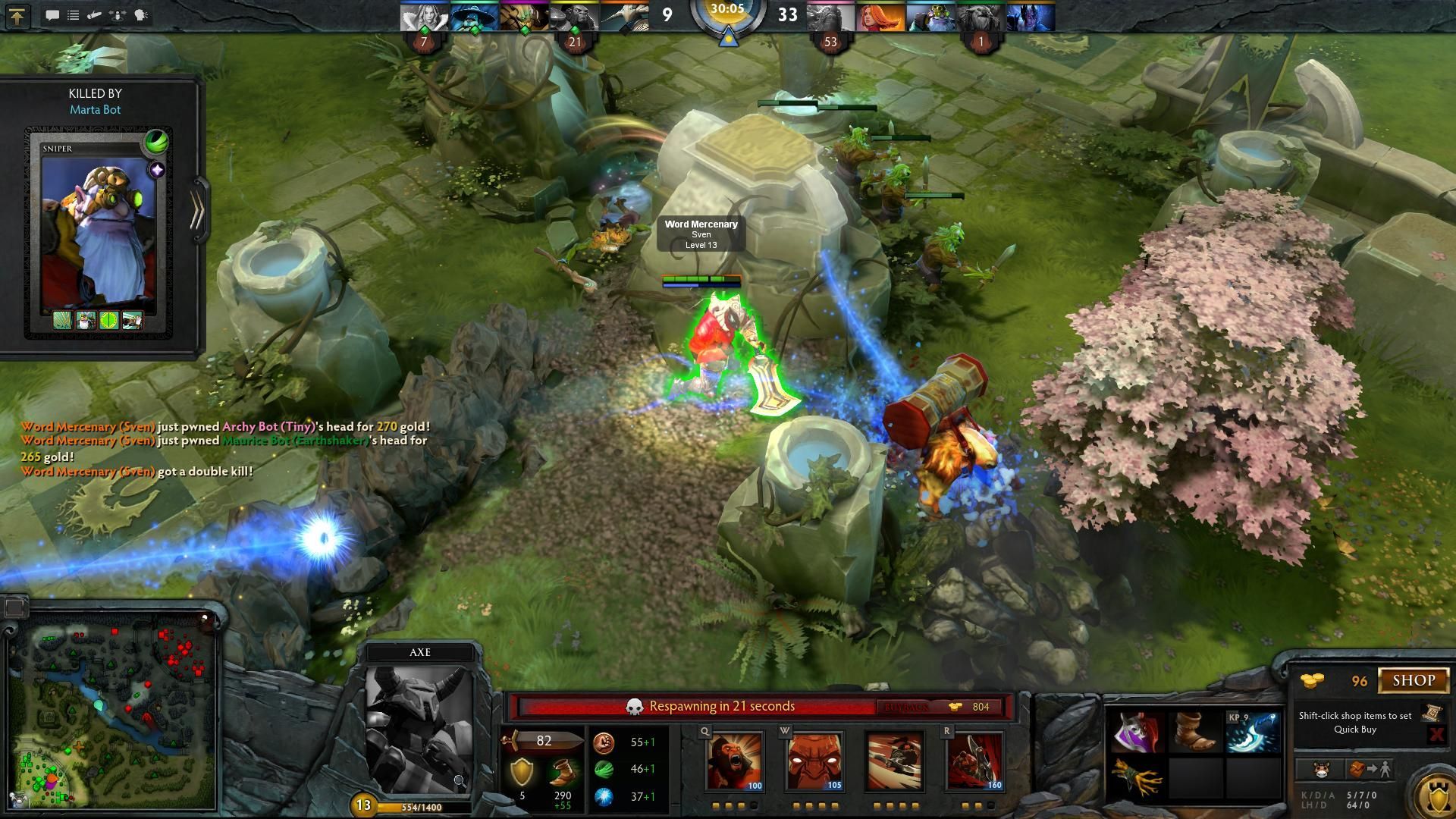Open the combat log list icon
Screen dimensions: 1456x819
[x=73, y=14]
